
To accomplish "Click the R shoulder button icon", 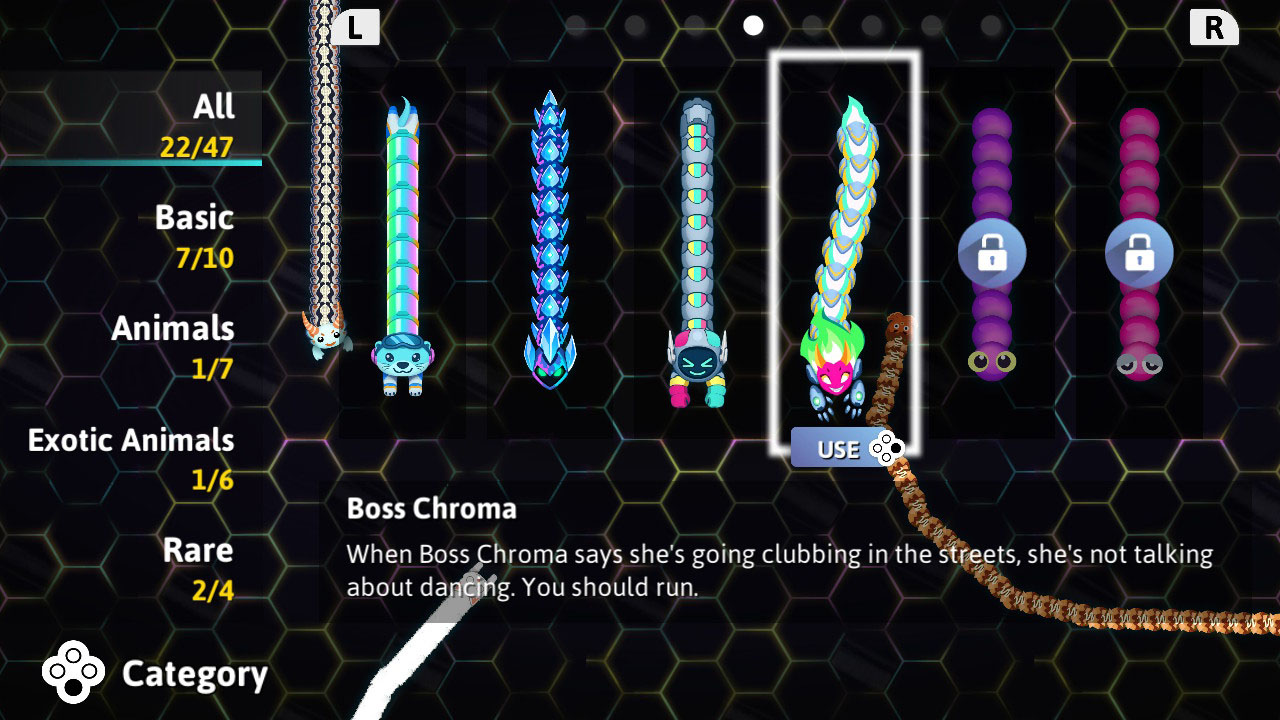I will click(x=1214, y=27).
